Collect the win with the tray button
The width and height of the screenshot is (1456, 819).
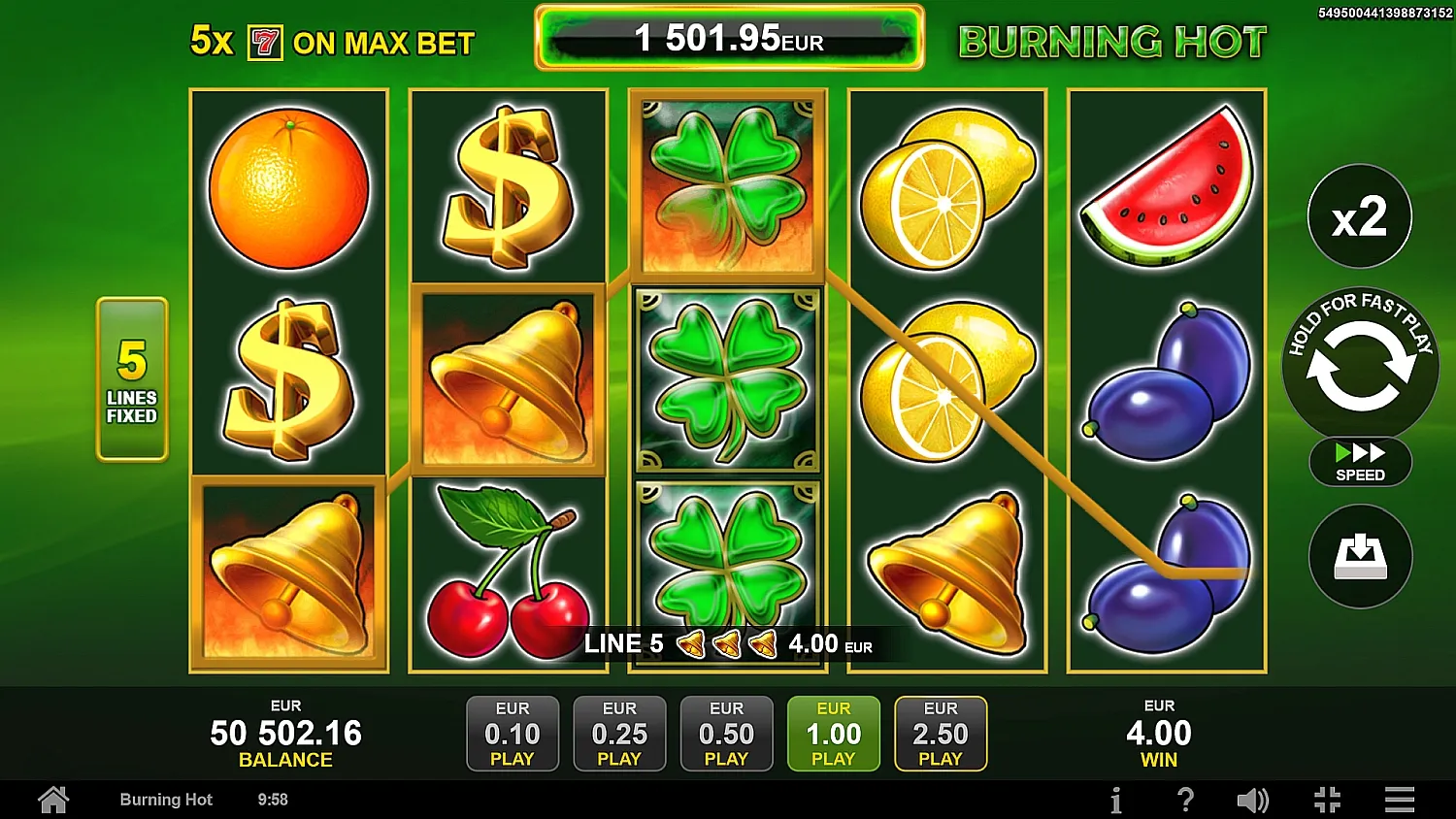[x=1359, y=556]
